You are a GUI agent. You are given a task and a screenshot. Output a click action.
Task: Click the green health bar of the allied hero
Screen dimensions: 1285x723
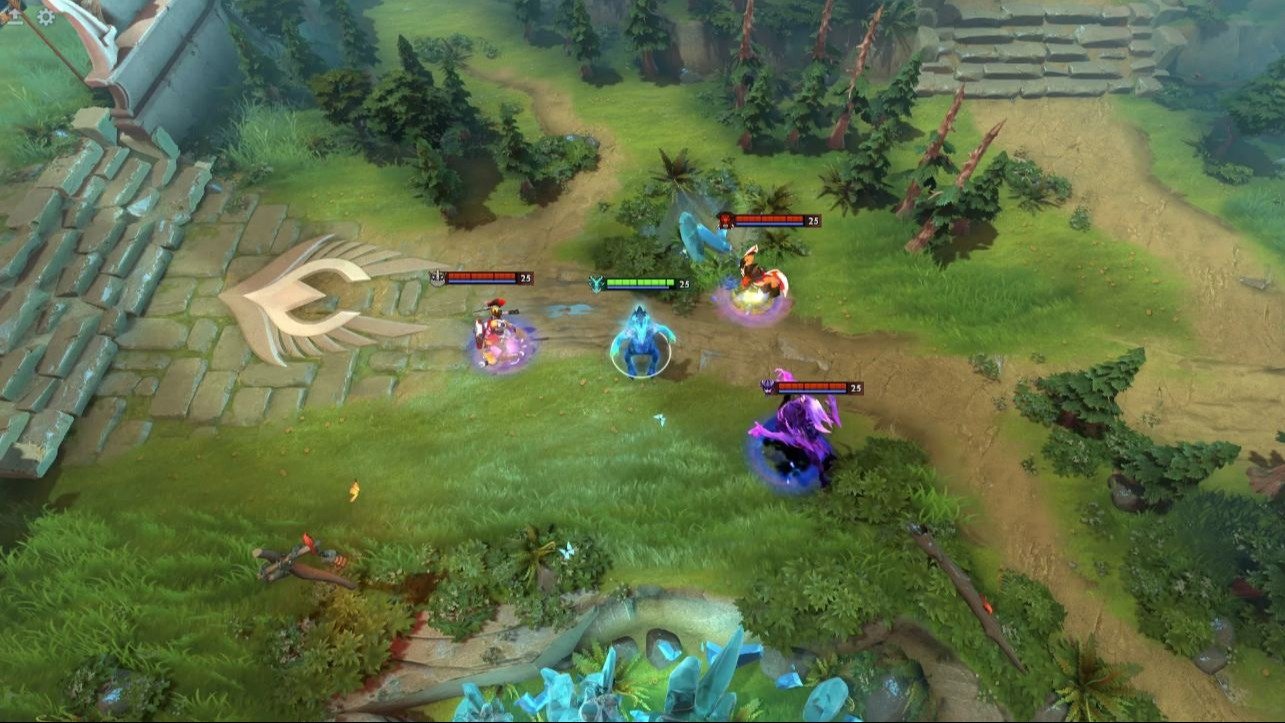[641, 281]
